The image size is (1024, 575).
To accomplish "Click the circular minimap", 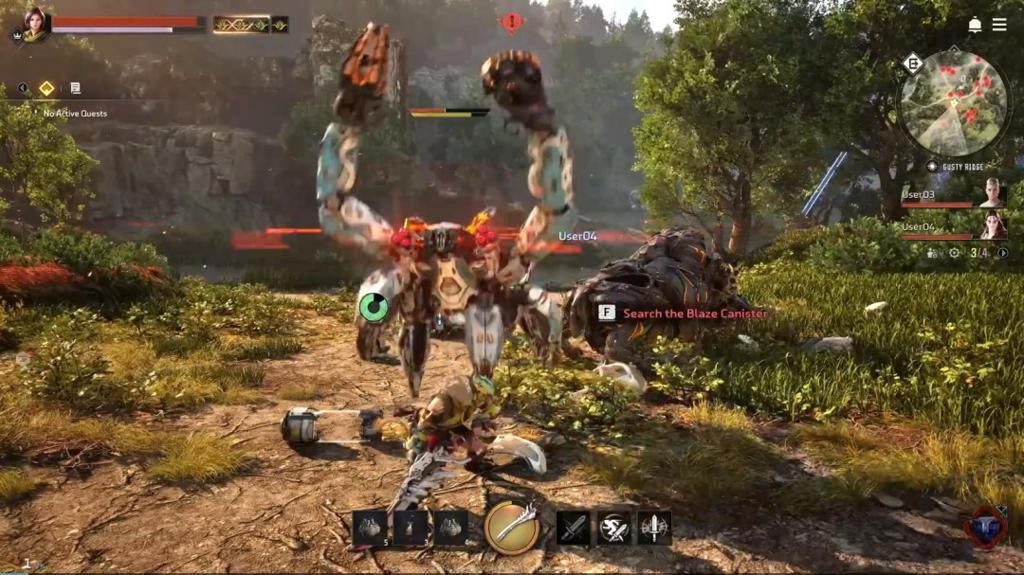I will (952, 103).
